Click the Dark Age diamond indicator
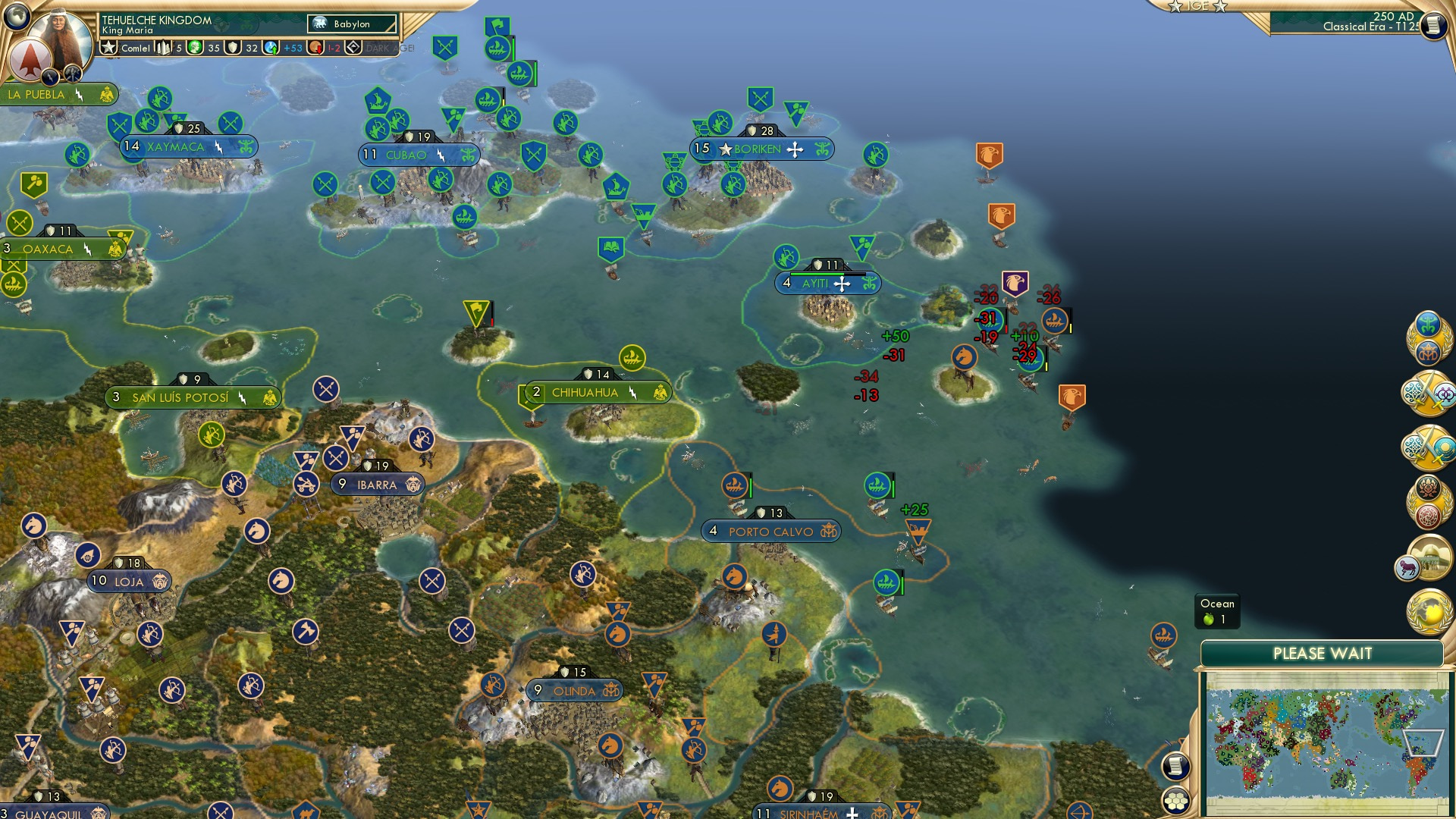Screen dimensions: 1456x819 (350, 48)
